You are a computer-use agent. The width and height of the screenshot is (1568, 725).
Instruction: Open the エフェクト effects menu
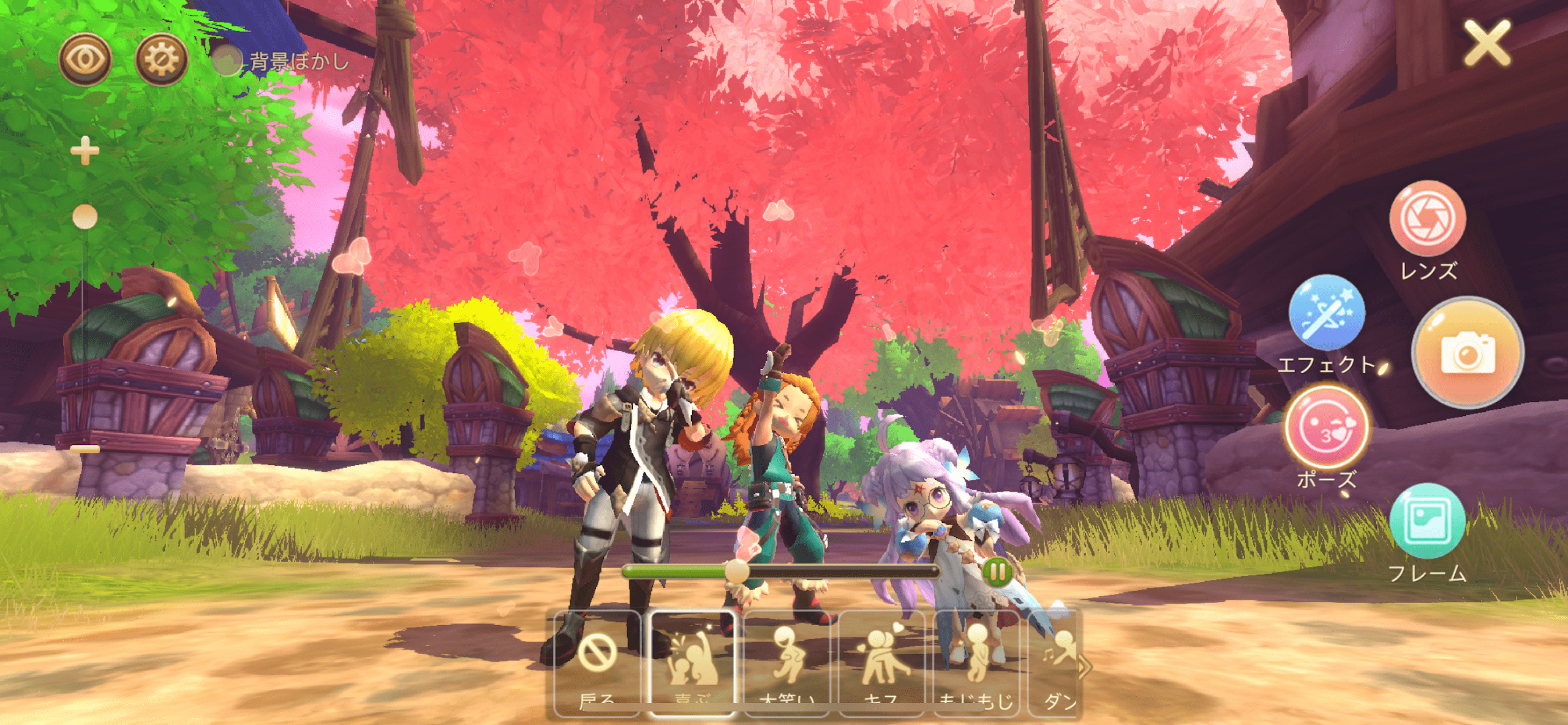(x=1327, y=313)
